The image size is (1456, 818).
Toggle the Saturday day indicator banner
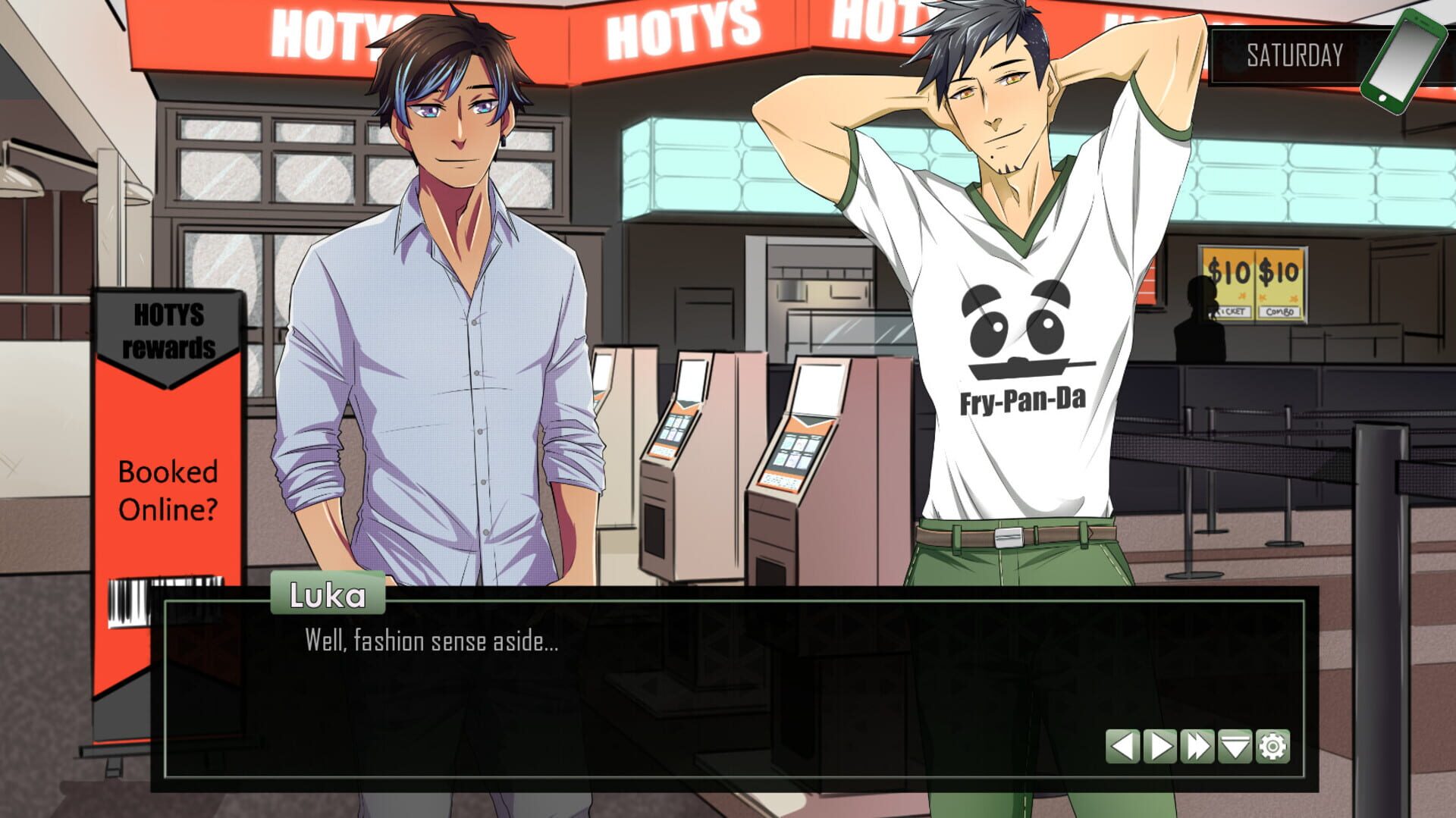(1293, 53)
